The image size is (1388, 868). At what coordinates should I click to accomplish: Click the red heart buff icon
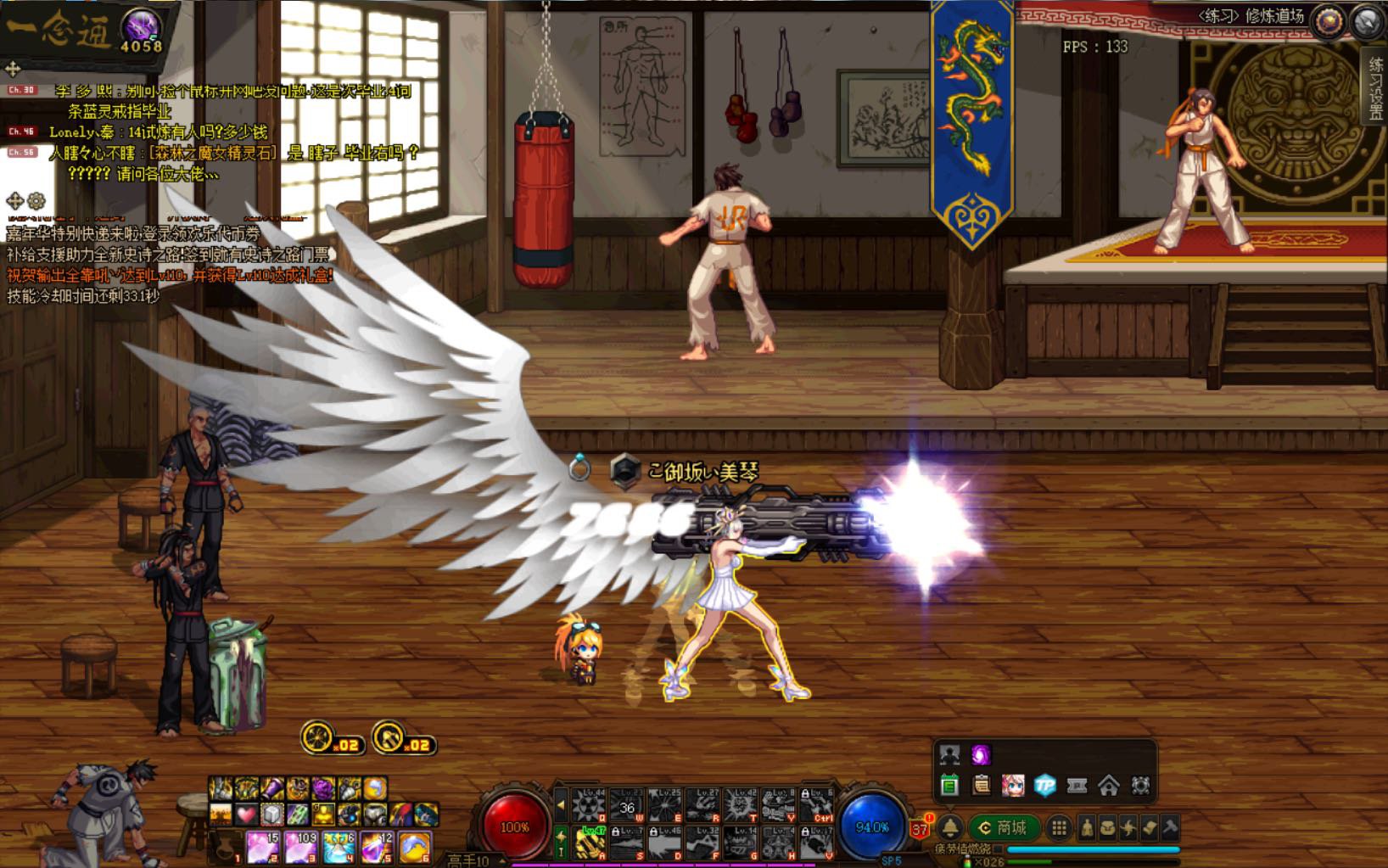click(245, 815)
